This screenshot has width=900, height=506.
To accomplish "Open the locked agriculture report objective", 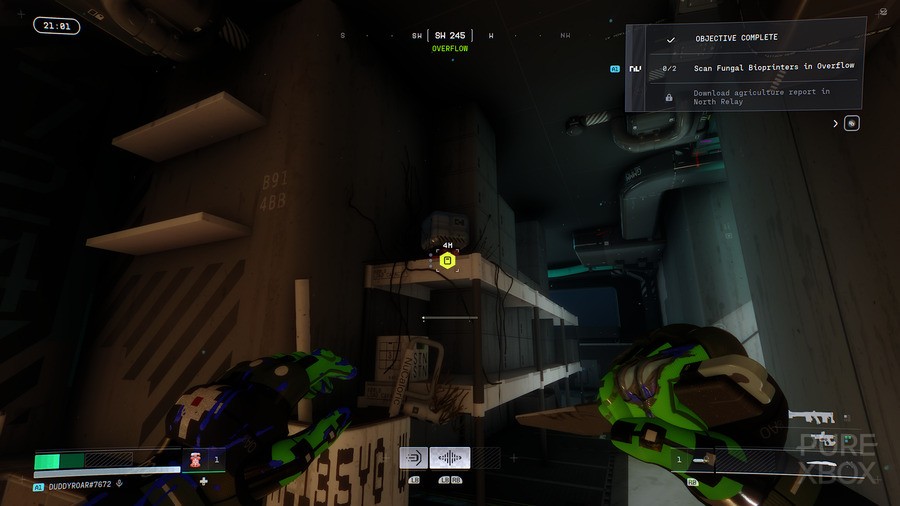I will pos(761,97).
